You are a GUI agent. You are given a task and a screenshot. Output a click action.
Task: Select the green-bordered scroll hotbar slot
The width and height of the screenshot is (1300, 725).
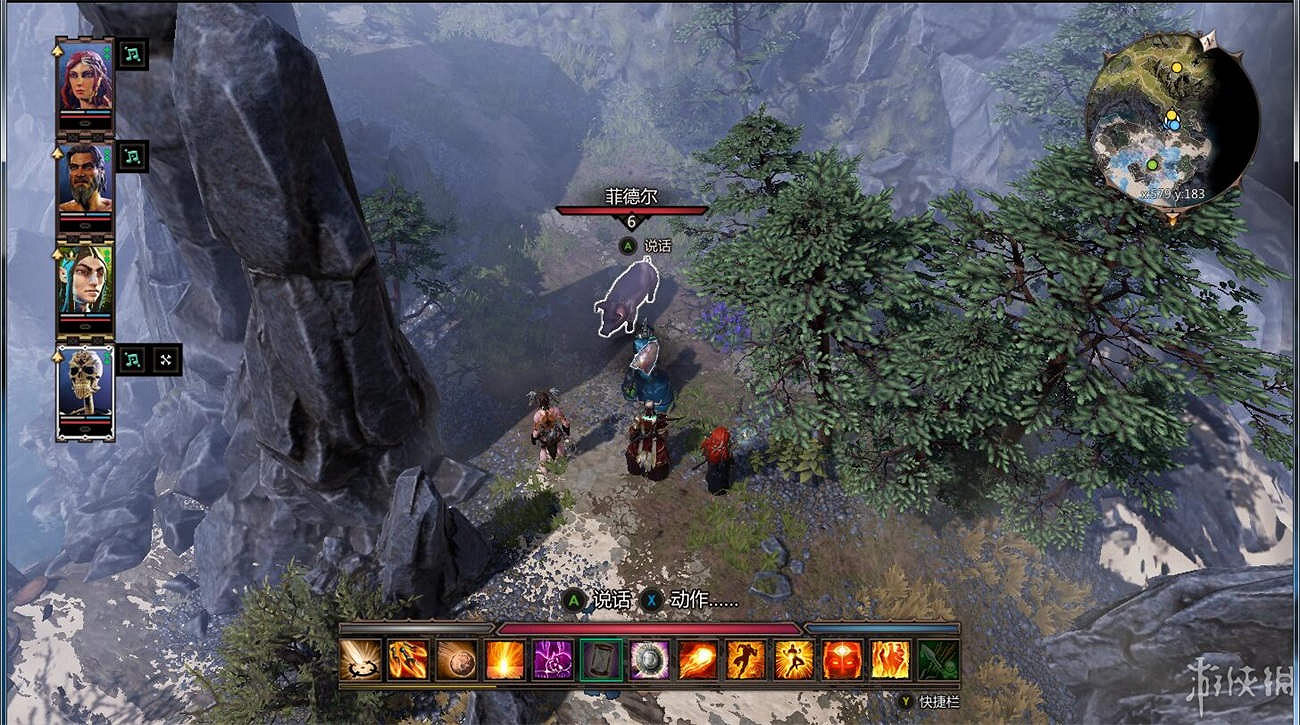(x=601, y=660)
